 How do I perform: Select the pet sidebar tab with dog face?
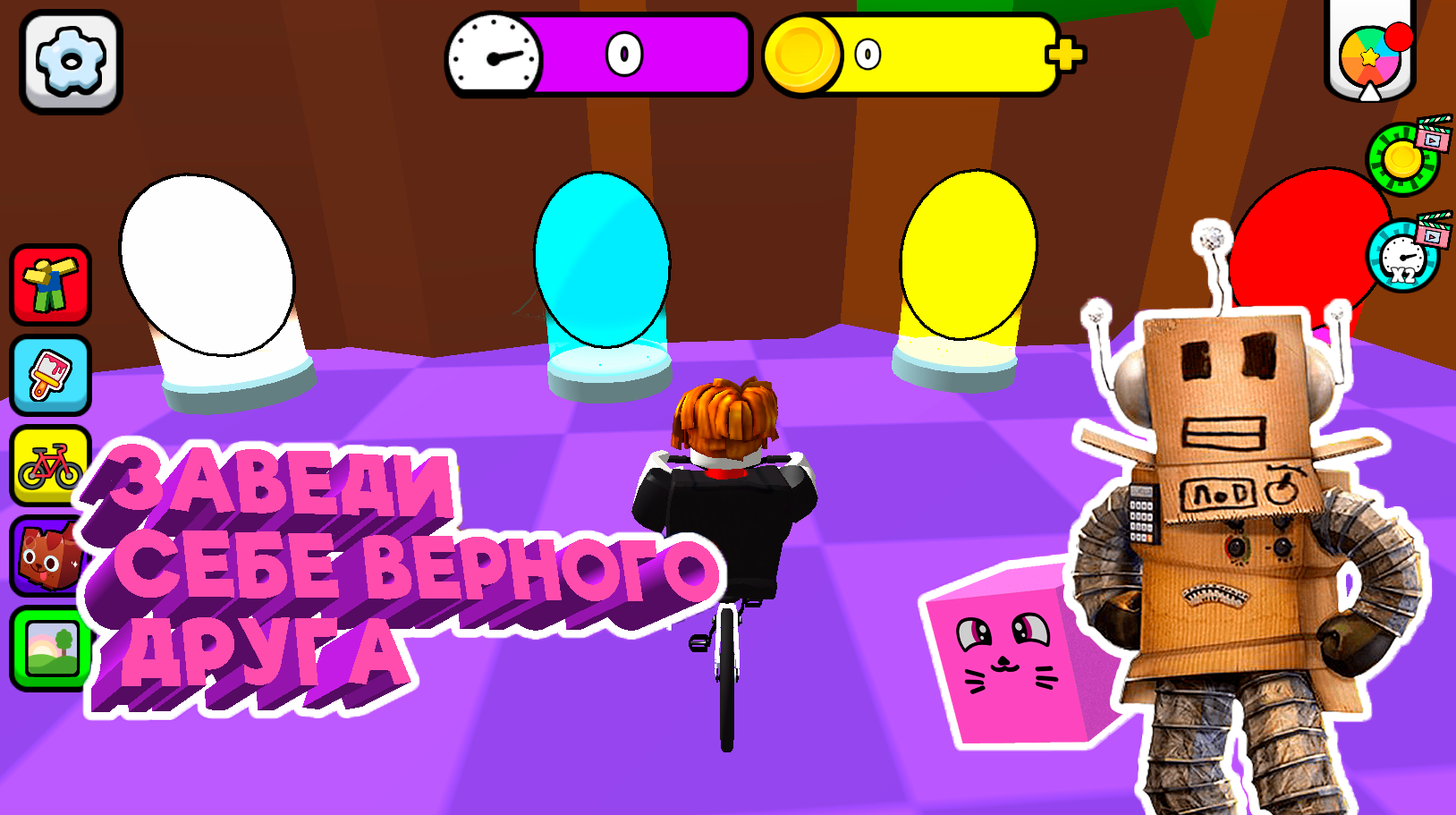[x=51, y=549]
